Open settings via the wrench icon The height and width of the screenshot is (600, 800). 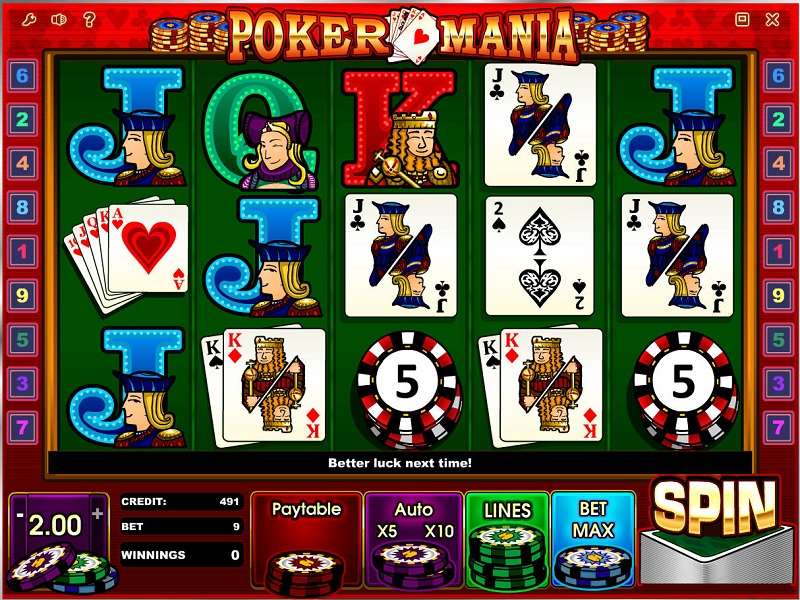tap(33, 18)
